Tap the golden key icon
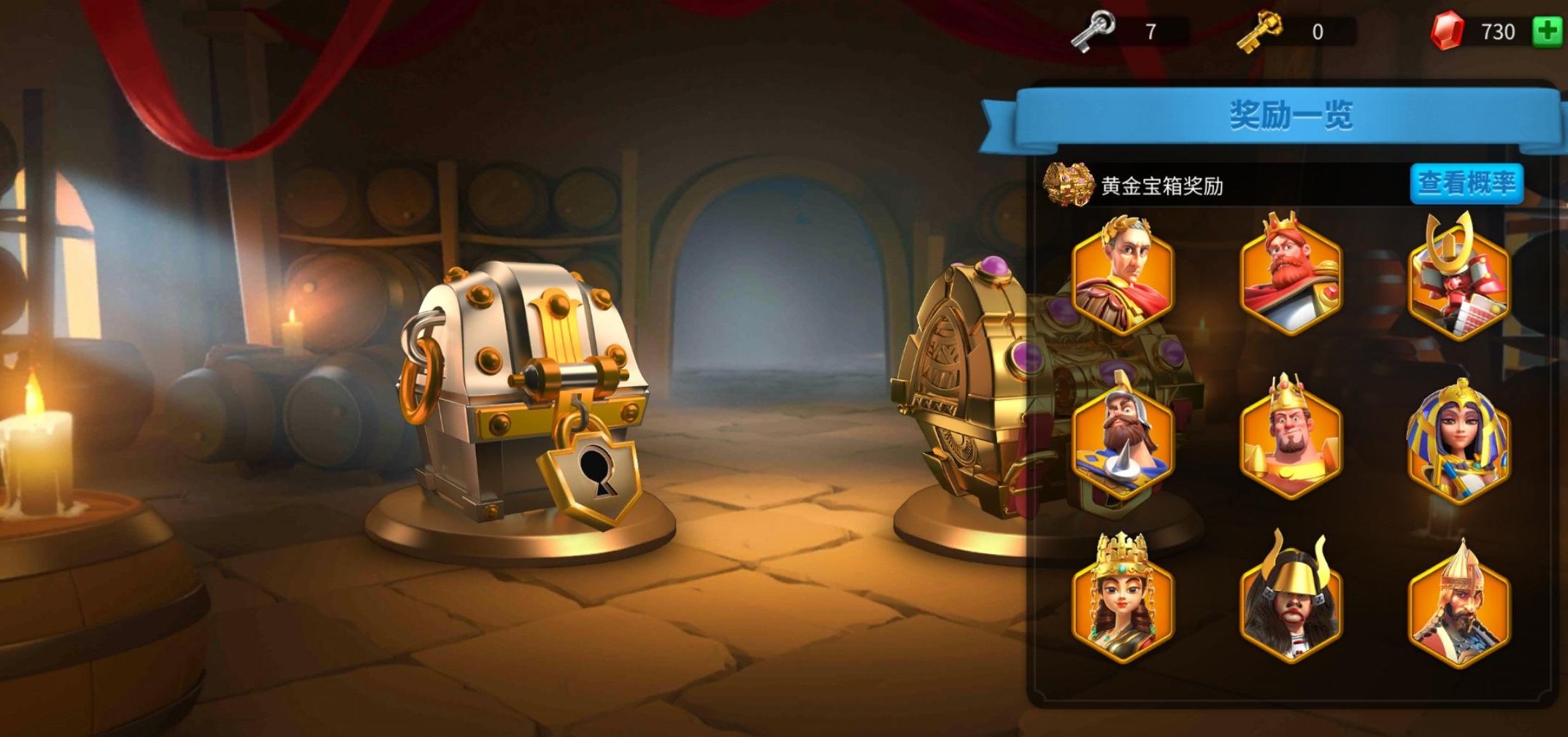 point(1259,31)
